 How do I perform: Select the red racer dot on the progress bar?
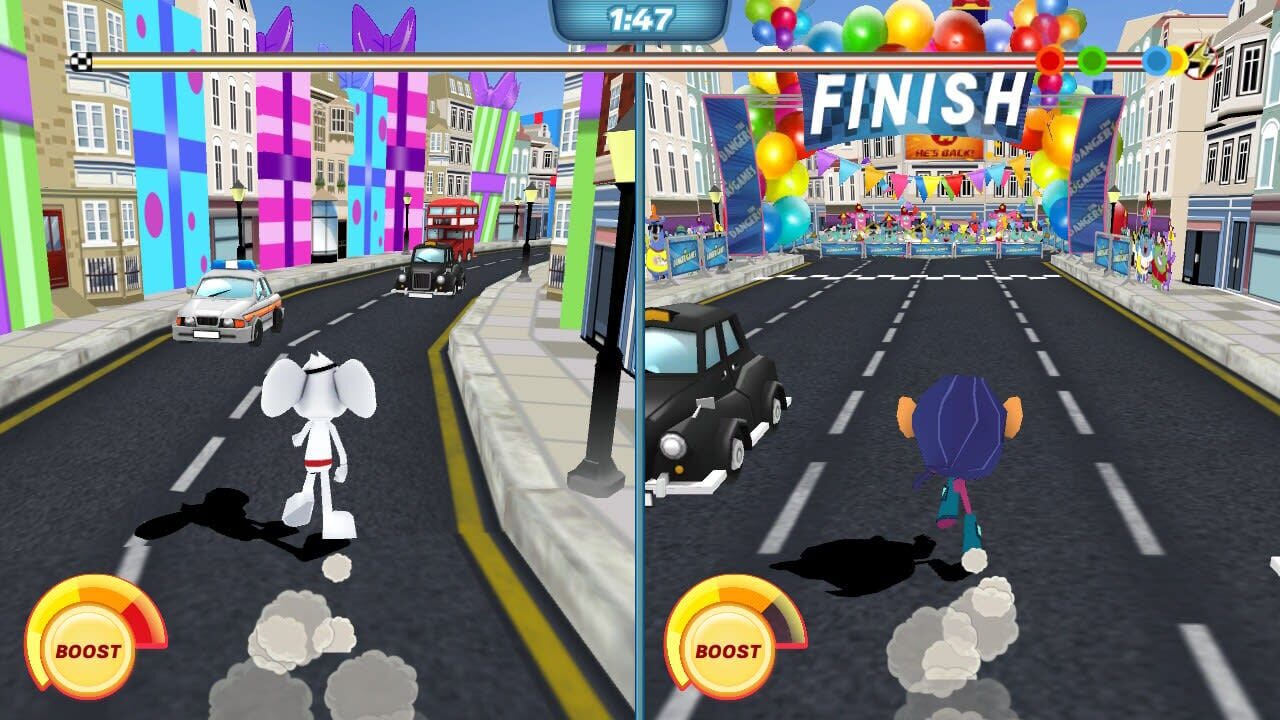pos(1050,60)
